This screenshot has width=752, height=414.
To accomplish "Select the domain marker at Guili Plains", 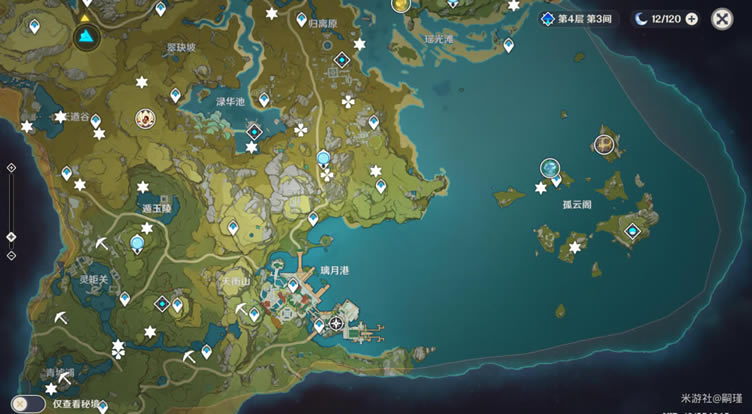I will (x=342, y=60).
